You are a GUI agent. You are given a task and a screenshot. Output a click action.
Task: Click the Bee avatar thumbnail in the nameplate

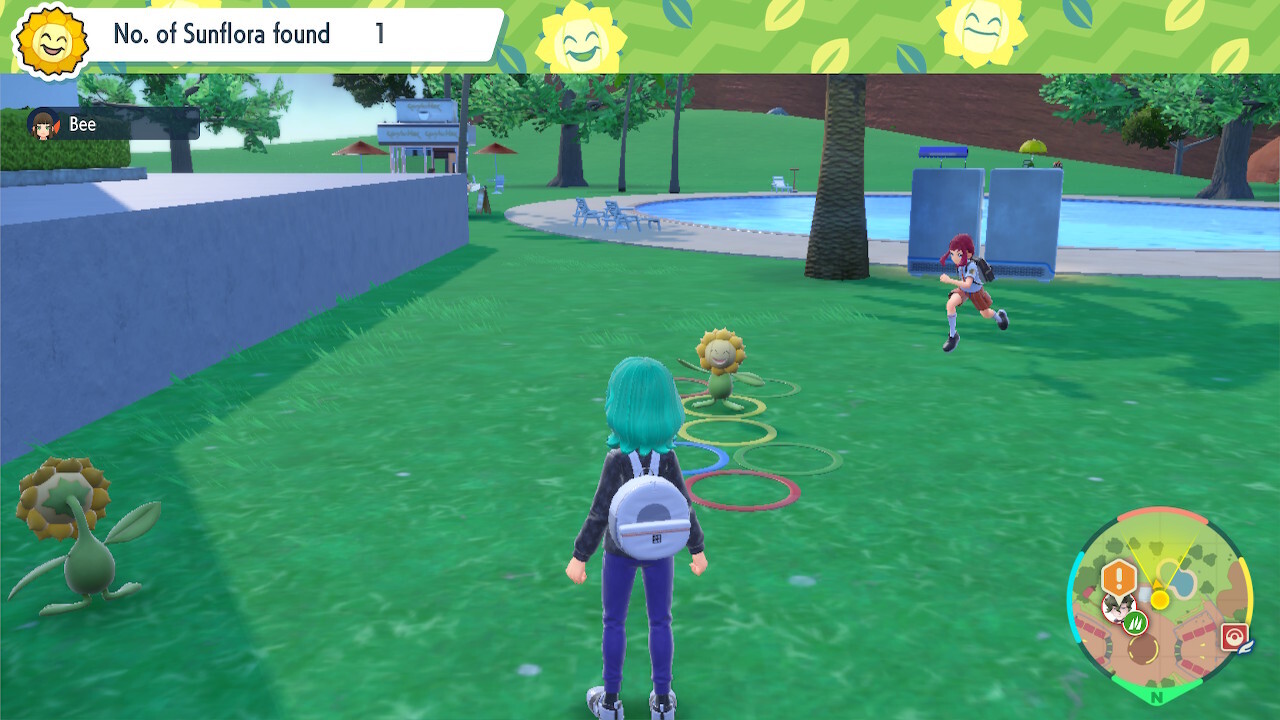pos(40,124)
